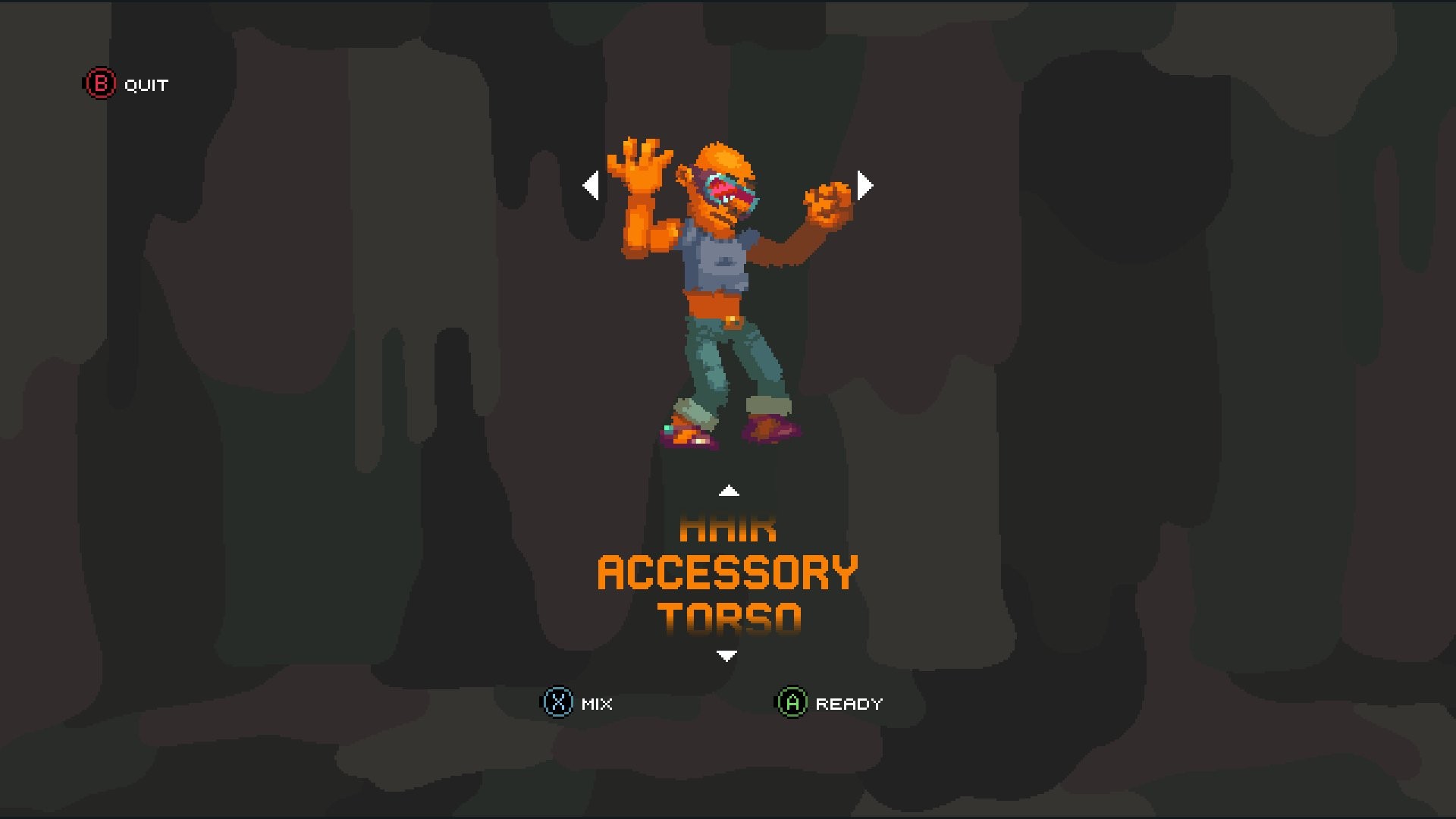Select the right arrow to cycle accessory options

(865, 184)
